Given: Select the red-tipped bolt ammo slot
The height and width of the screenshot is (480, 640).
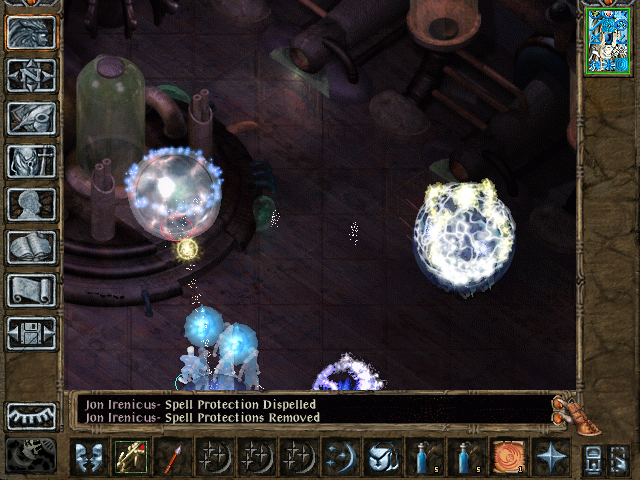Looking at the screenshot, I should 171,457.
